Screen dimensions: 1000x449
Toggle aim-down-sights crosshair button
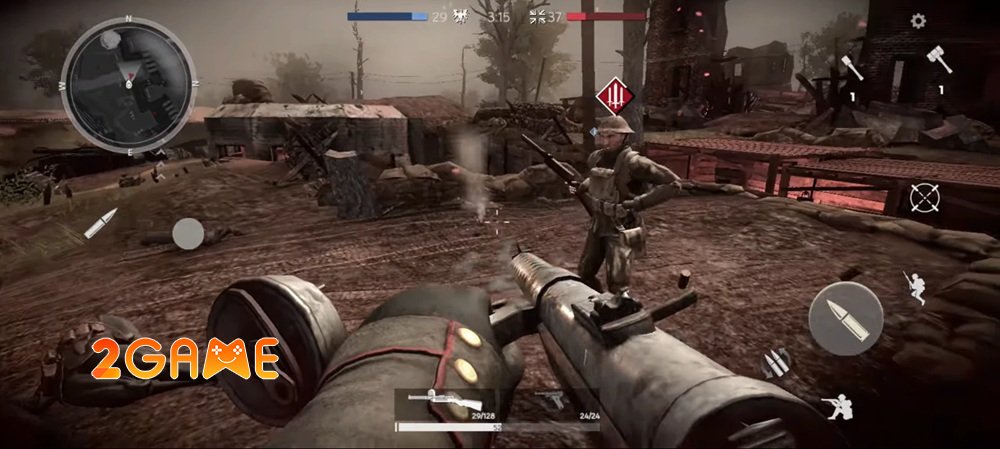coord(925,197)
